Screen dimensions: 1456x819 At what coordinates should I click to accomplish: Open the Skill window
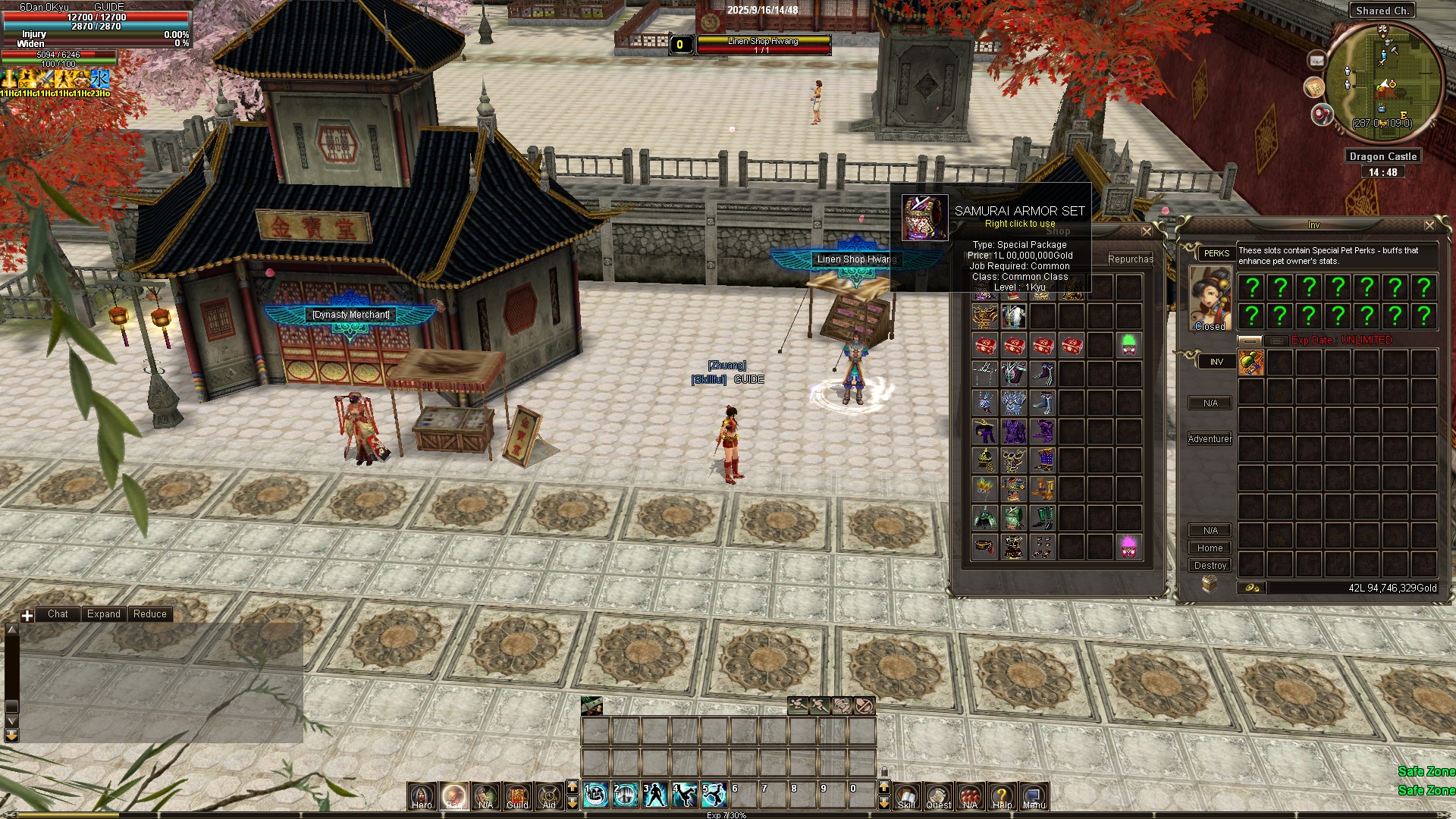[906, 795]
